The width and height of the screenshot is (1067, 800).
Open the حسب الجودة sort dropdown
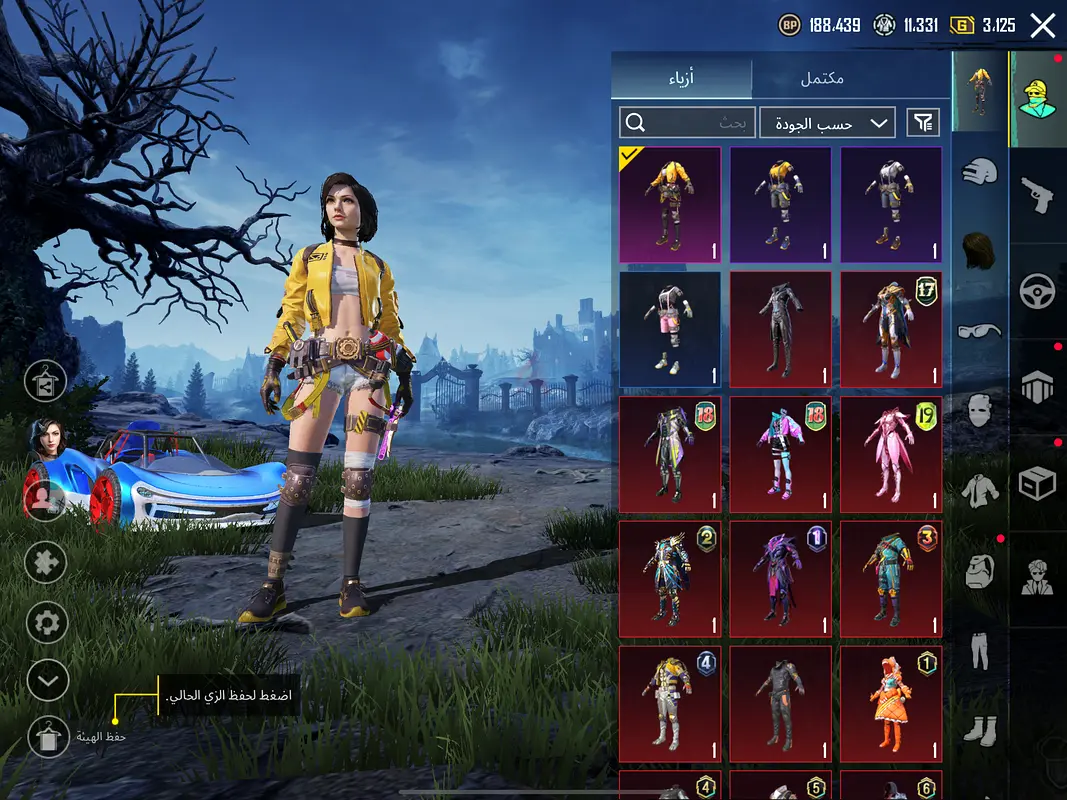[x=827, y=123]
